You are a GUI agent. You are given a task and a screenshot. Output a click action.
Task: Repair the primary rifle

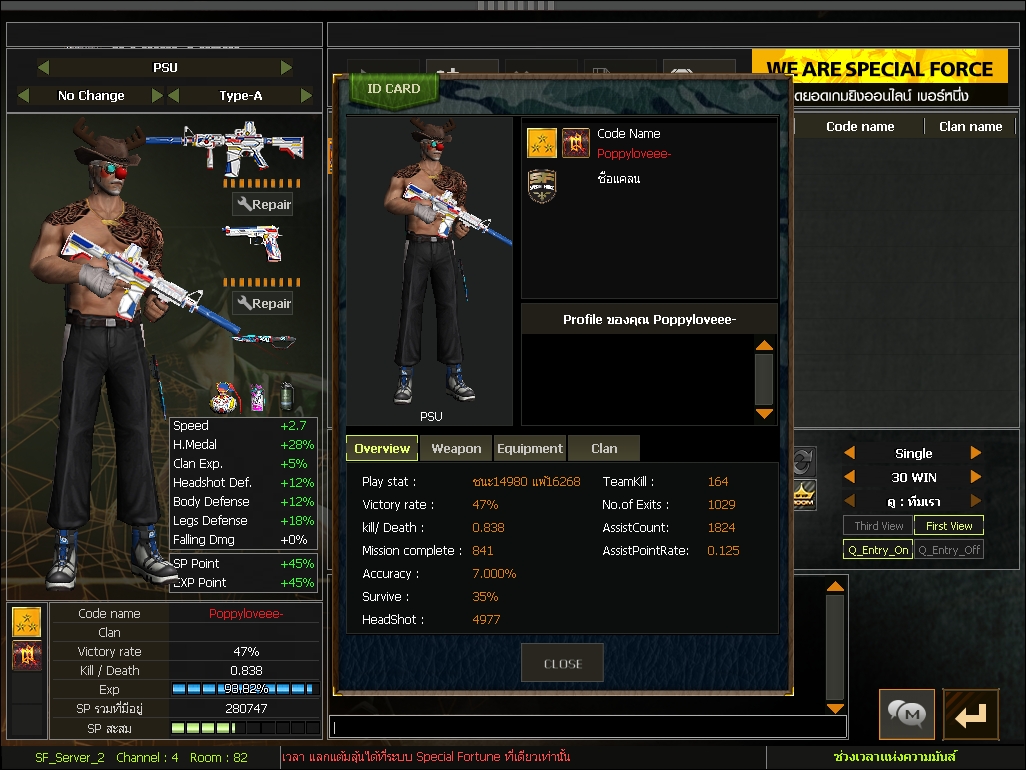point(263,205)
